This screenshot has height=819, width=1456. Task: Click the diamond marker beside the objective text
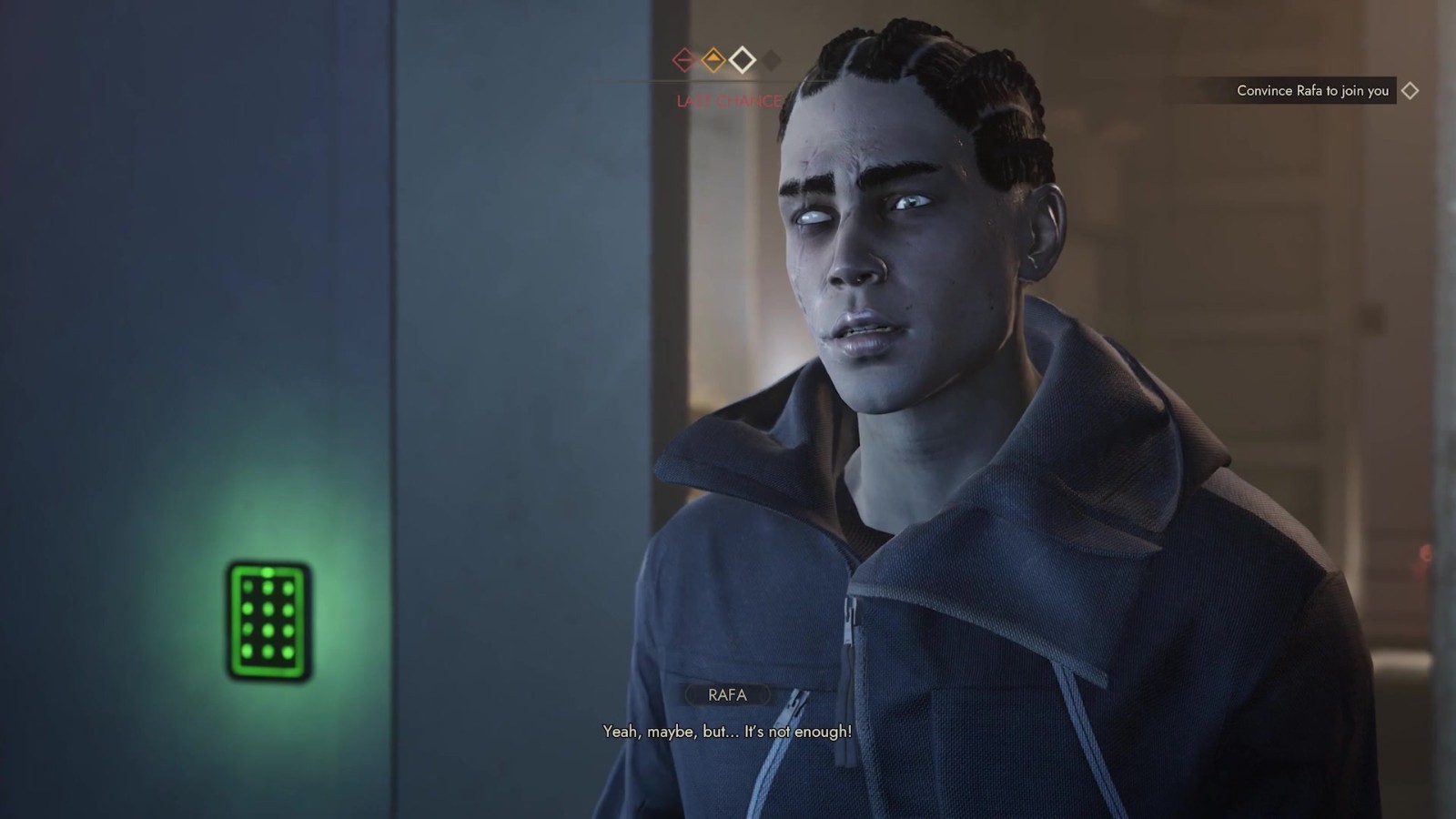tap(1410, 91)
